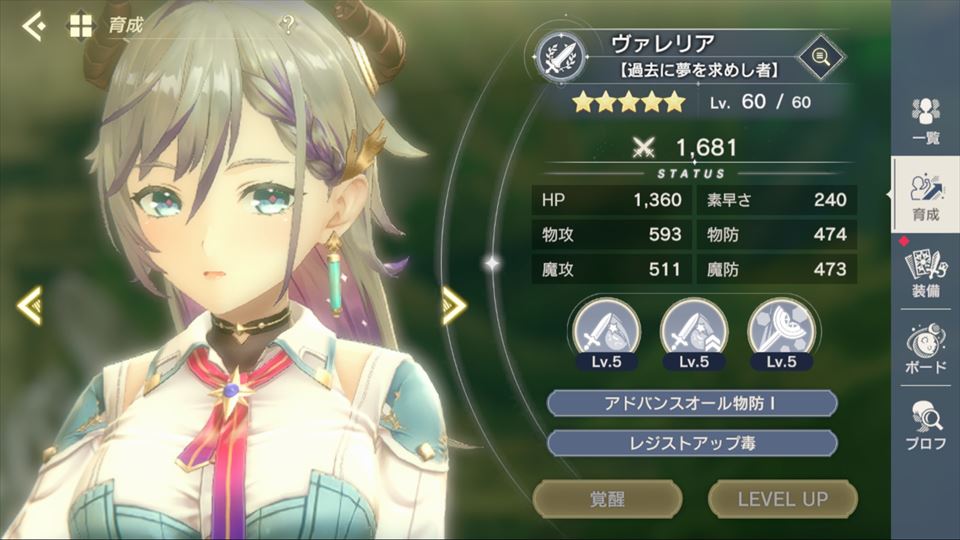Switch to the next character arrow

coord(454,305)
